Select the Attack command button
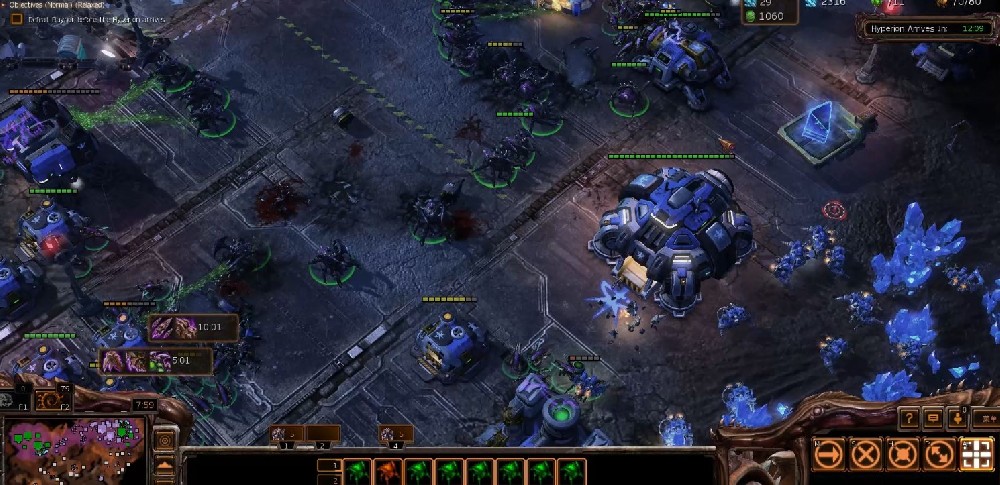Viewport: 1000px width, 485px height. 976,455
